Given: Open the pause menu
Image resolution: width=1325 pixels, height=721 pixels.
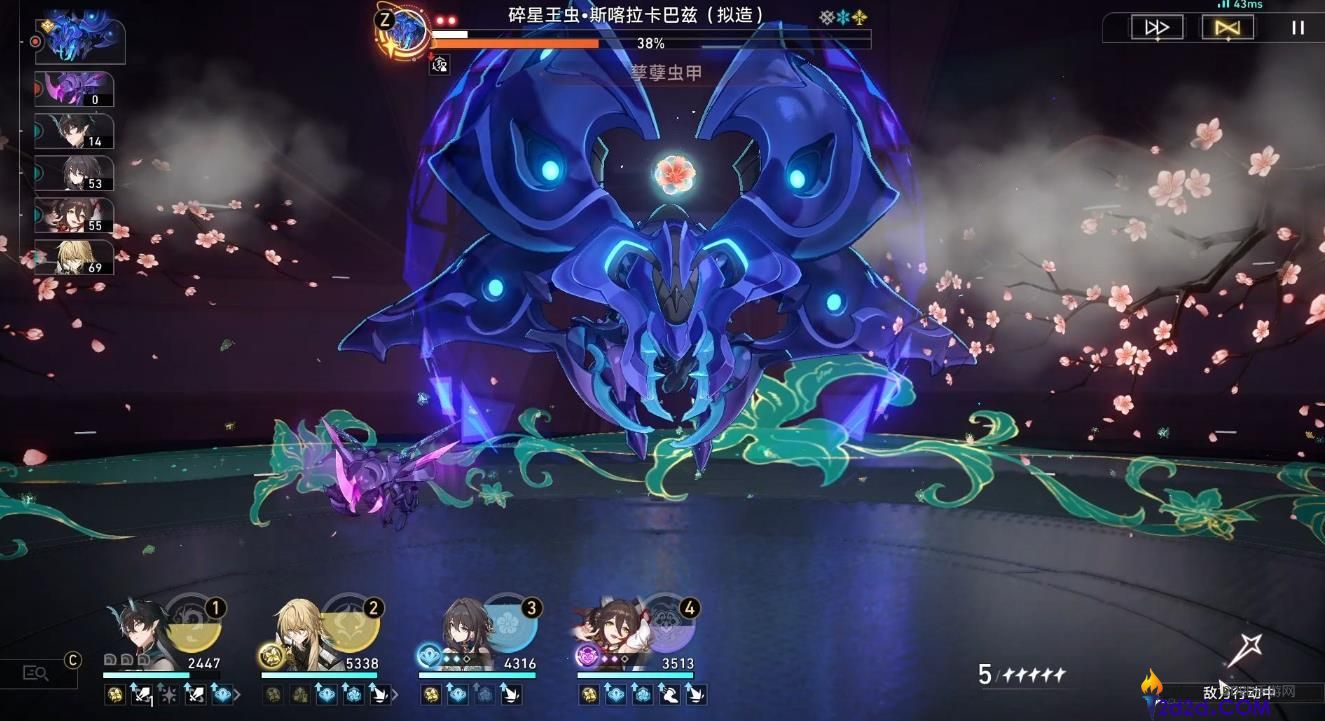Looking at the screenshot, I should [1297, 27].
